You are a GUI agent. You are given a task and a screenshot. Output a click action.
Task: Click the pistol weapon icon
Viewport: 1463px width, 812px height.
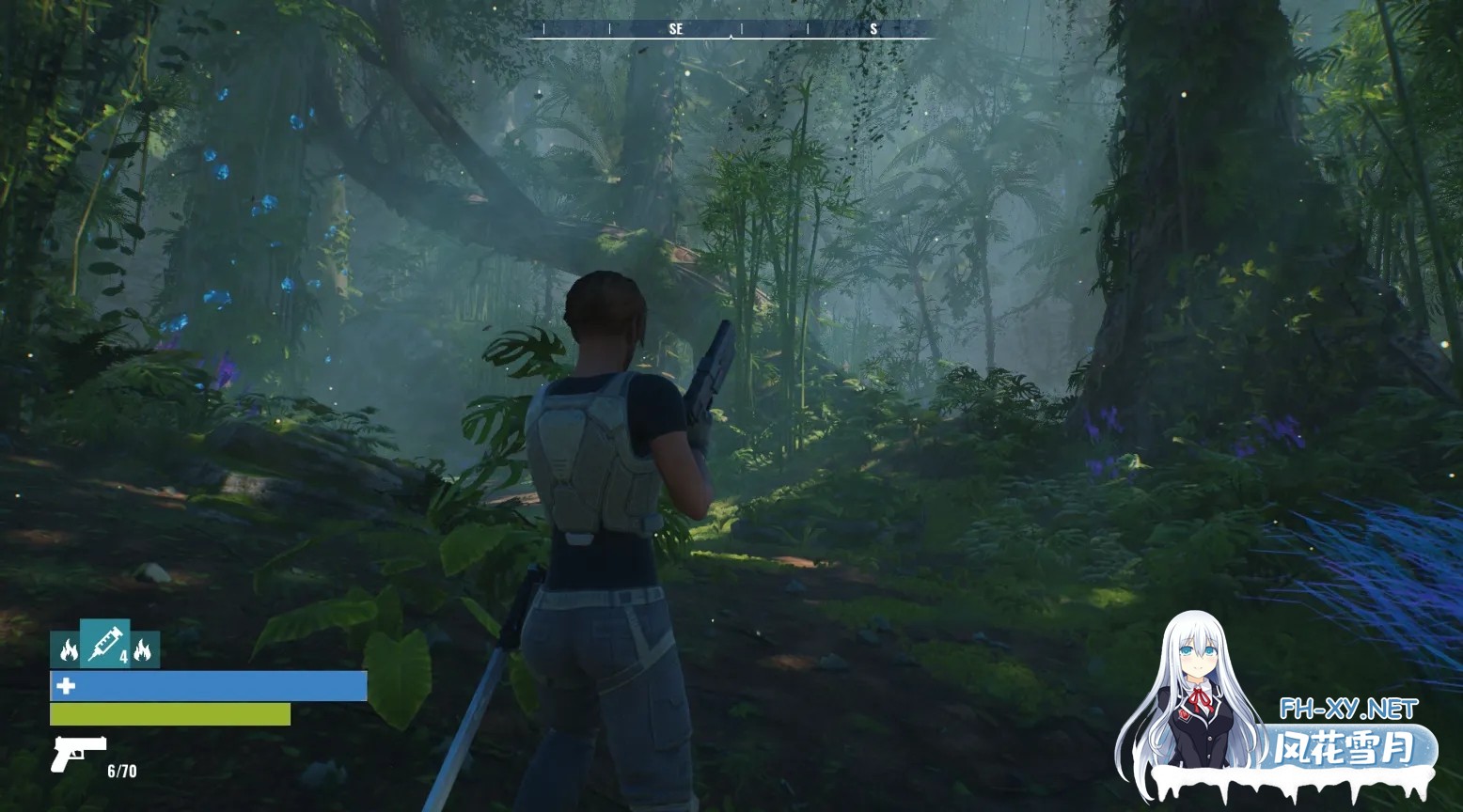click(x=77, y=753)
